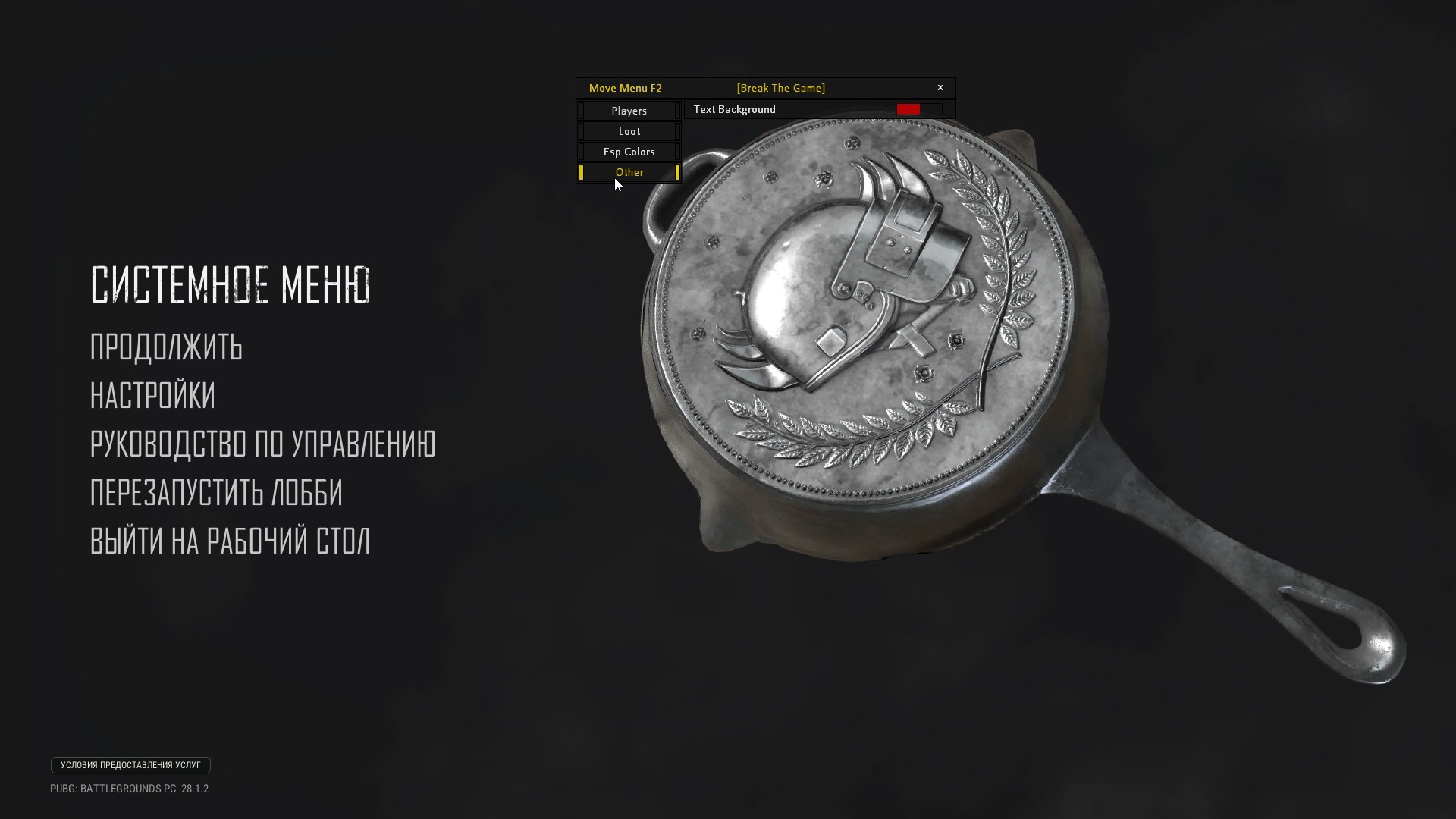The height and width of the screenshot is (819, 1456).
Task: Toggle the Text Background option
Action: (733, 108)
